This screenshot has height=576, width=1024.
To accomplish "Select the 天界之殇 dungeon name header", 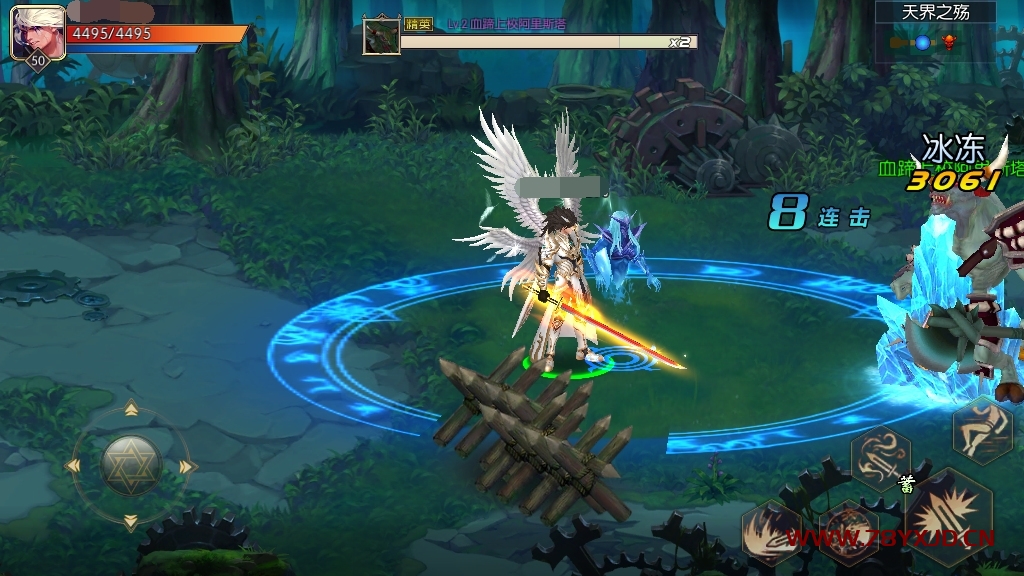I will tap(936, 13).
